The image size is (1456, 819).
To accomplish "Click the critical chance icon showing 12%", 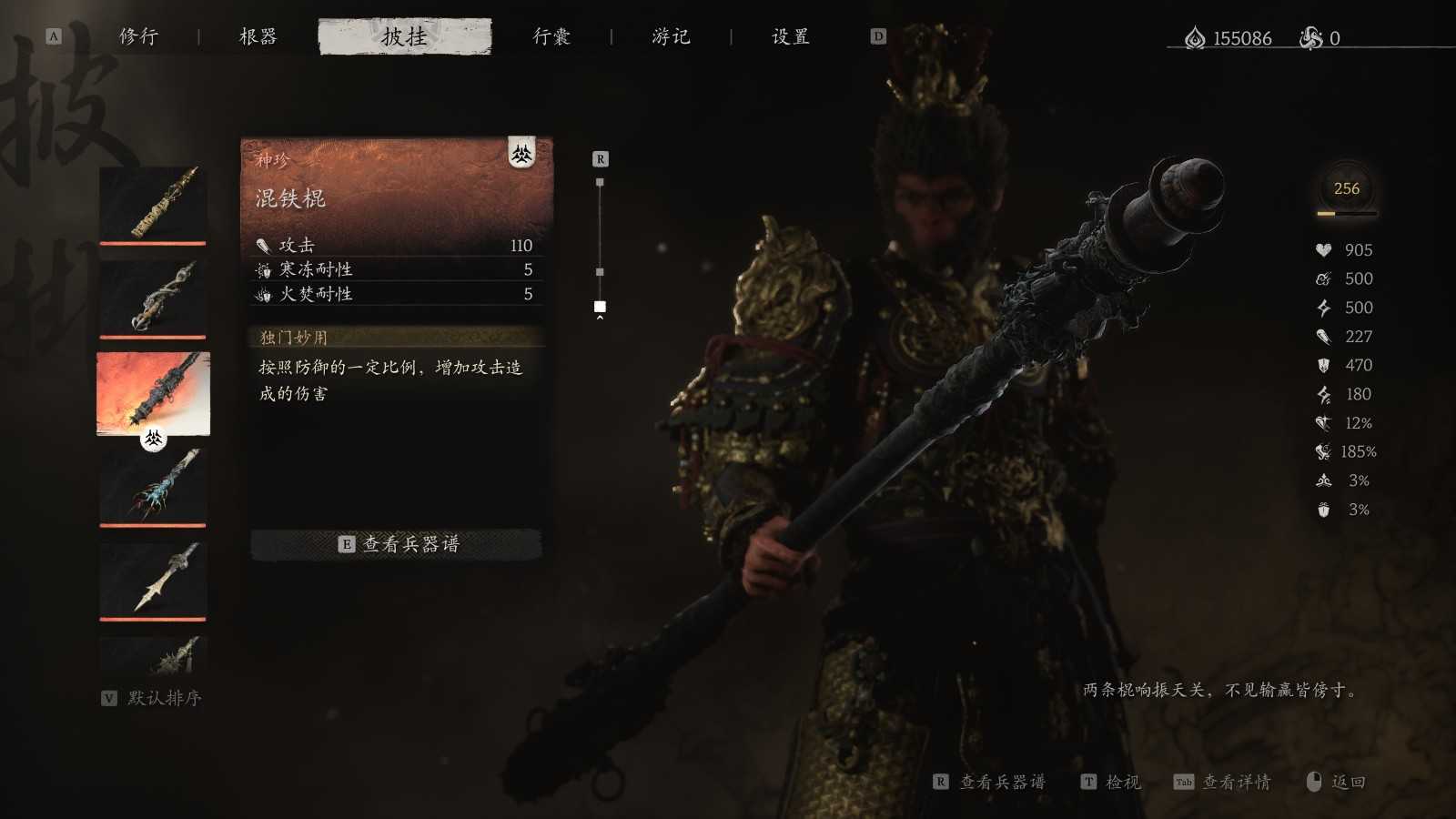I will click(1321, 423).
